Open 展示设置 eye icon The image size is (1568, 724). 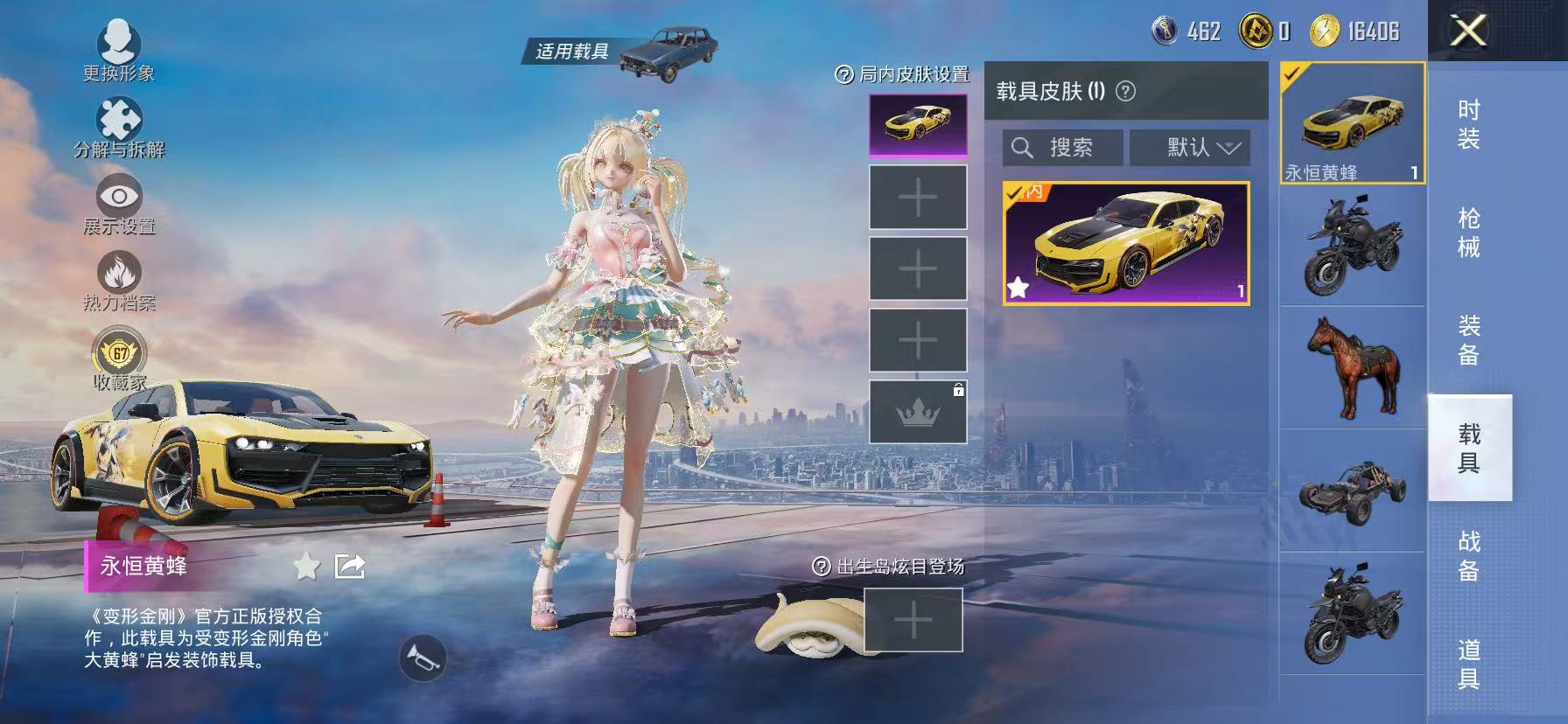pyautogui.click(x=119, y=198)
